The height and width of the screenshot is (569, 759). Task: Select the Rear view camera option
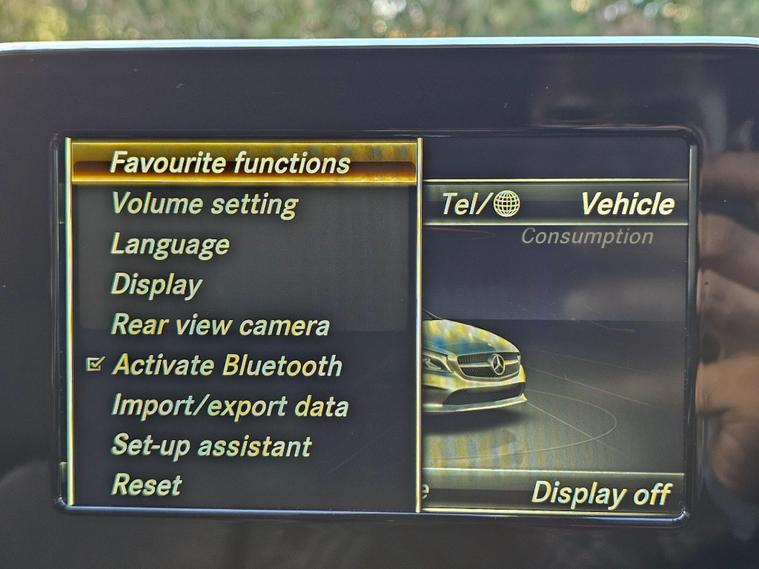[x=220, y=325]
